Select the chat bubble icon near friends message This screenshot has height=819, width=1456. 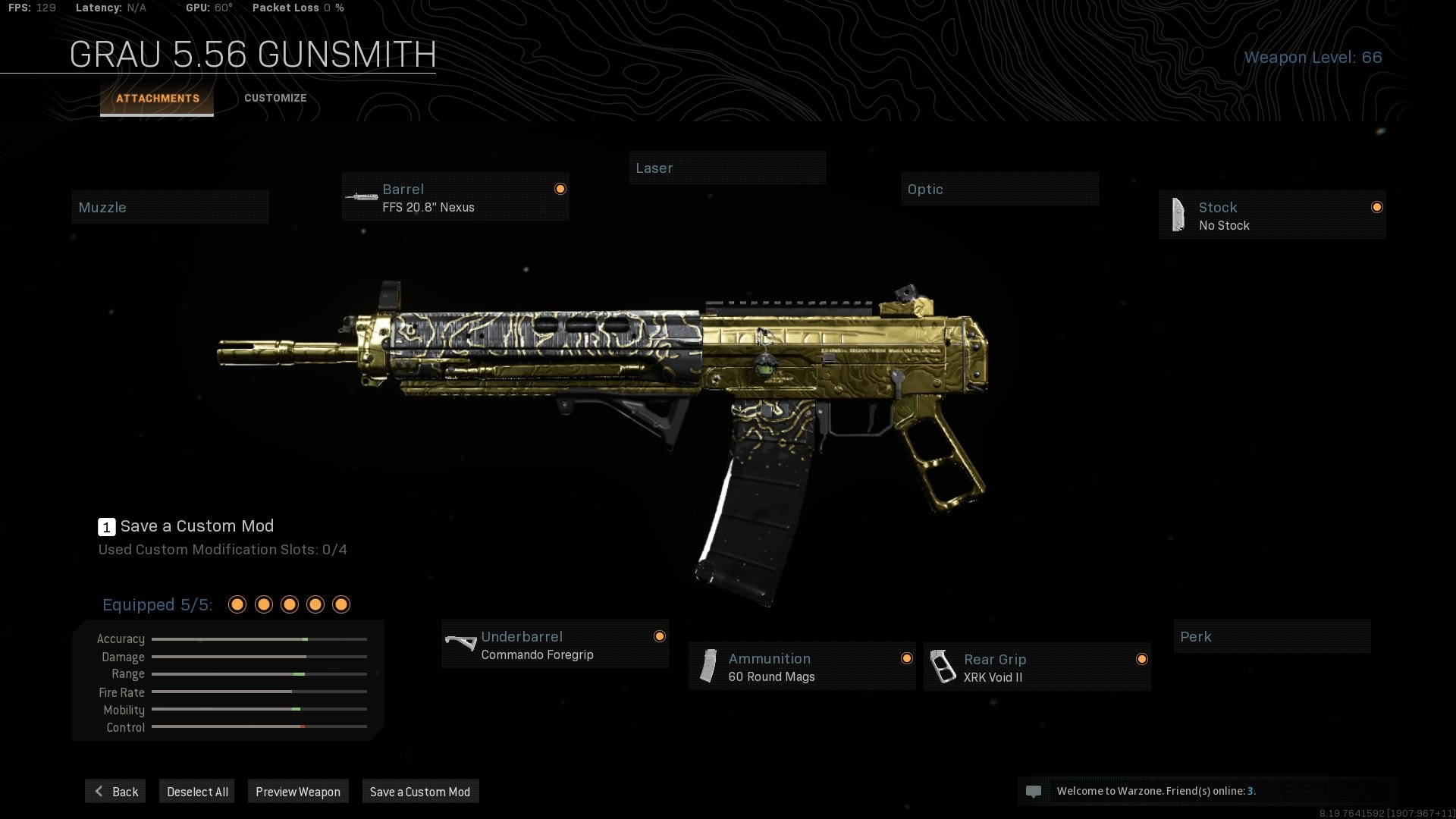click(x=1034, y=791)
